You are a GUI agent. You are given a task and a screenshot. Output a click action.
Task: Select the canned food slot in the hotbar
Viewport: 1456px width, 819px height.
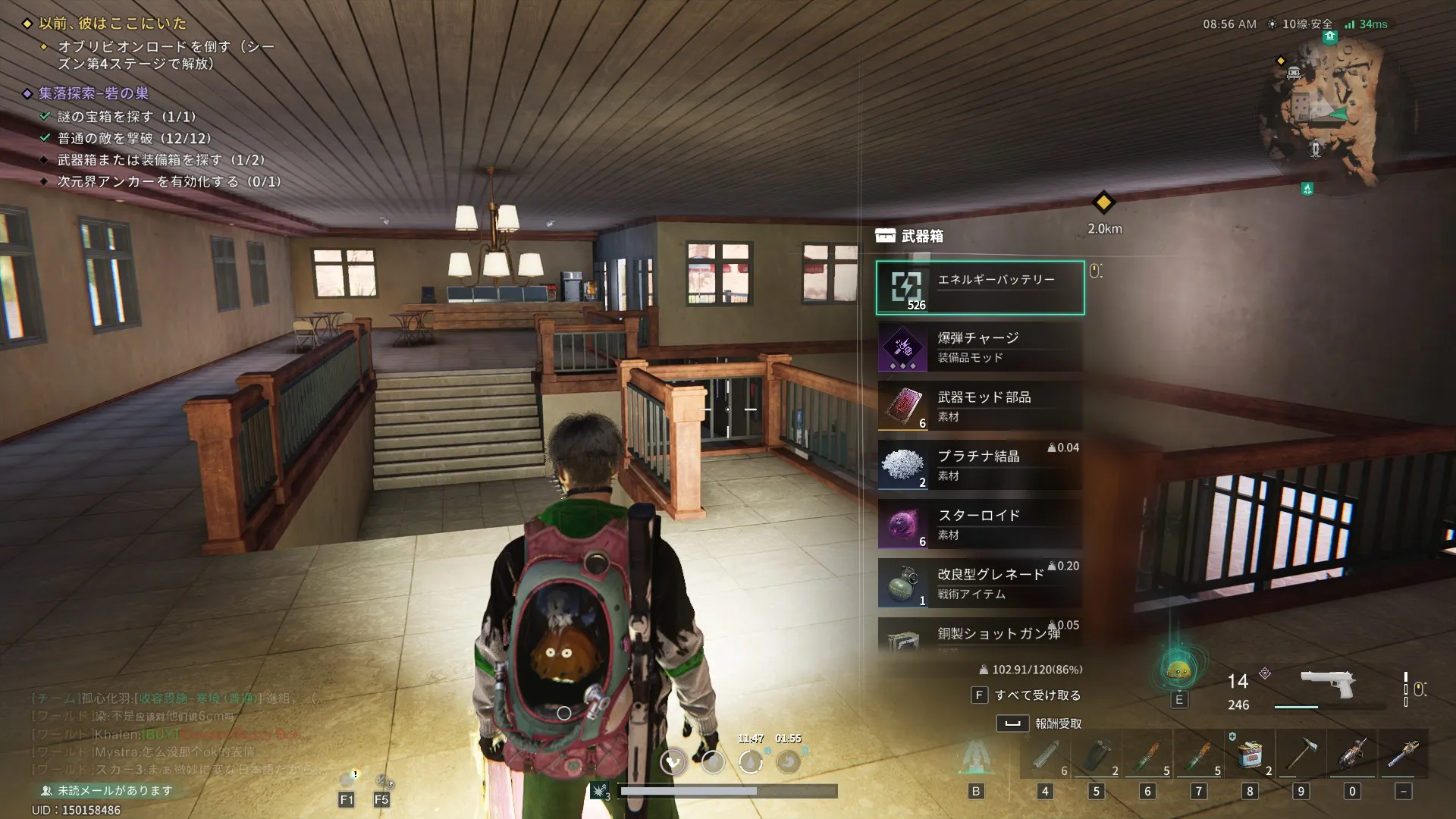click(x=1250, y=755)
